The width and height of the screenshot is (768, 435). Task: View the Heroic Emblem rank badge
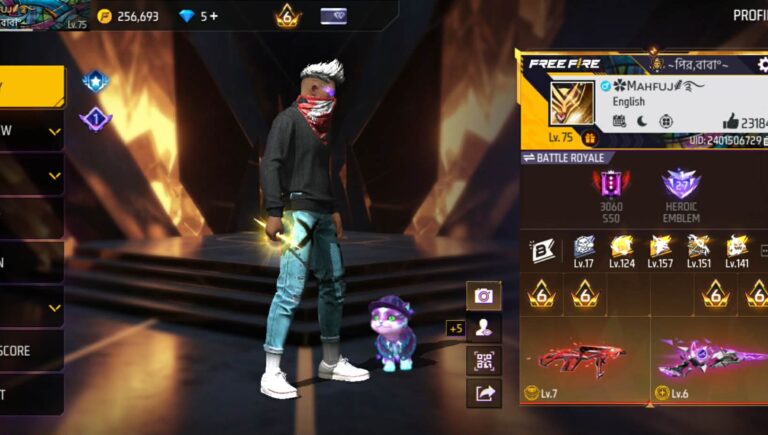(681, 190)
